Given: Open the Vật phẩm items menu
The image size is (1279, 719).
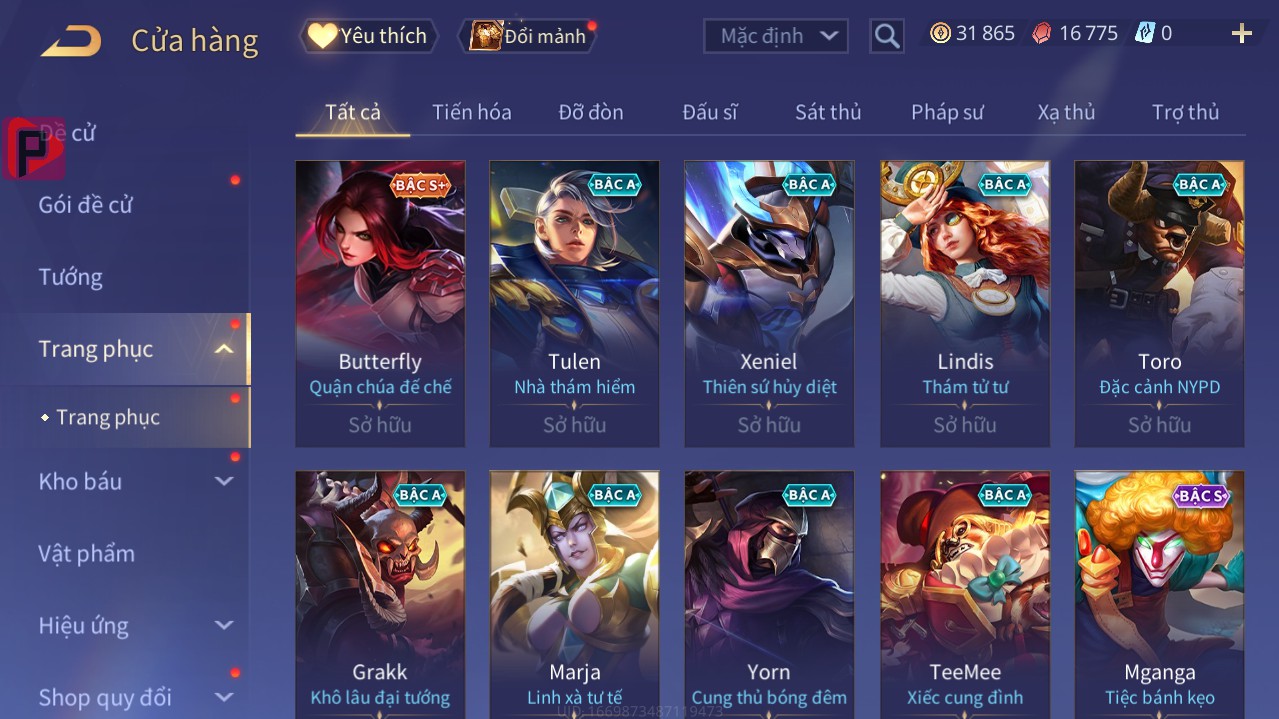Looking at the screenshot, I should pyautogui.click(x=86, y=553).
